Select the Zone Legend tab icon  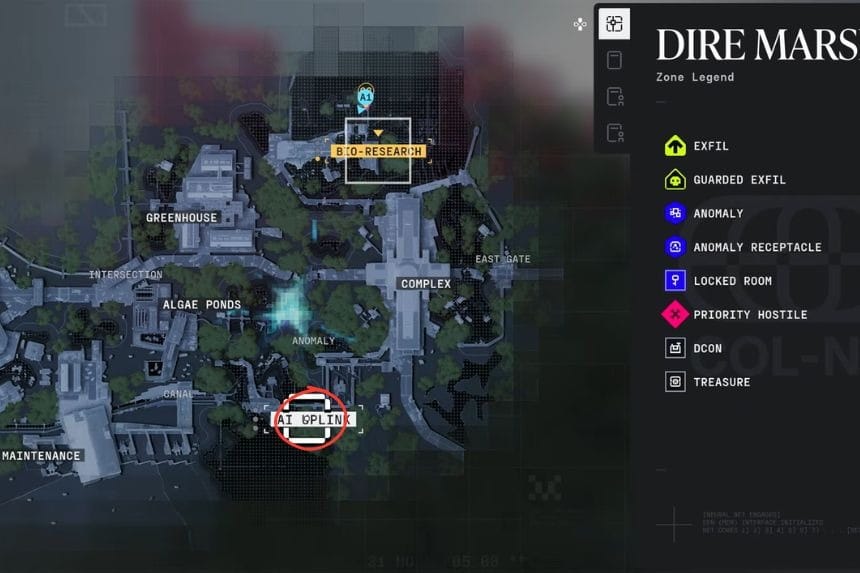point(614,24)
